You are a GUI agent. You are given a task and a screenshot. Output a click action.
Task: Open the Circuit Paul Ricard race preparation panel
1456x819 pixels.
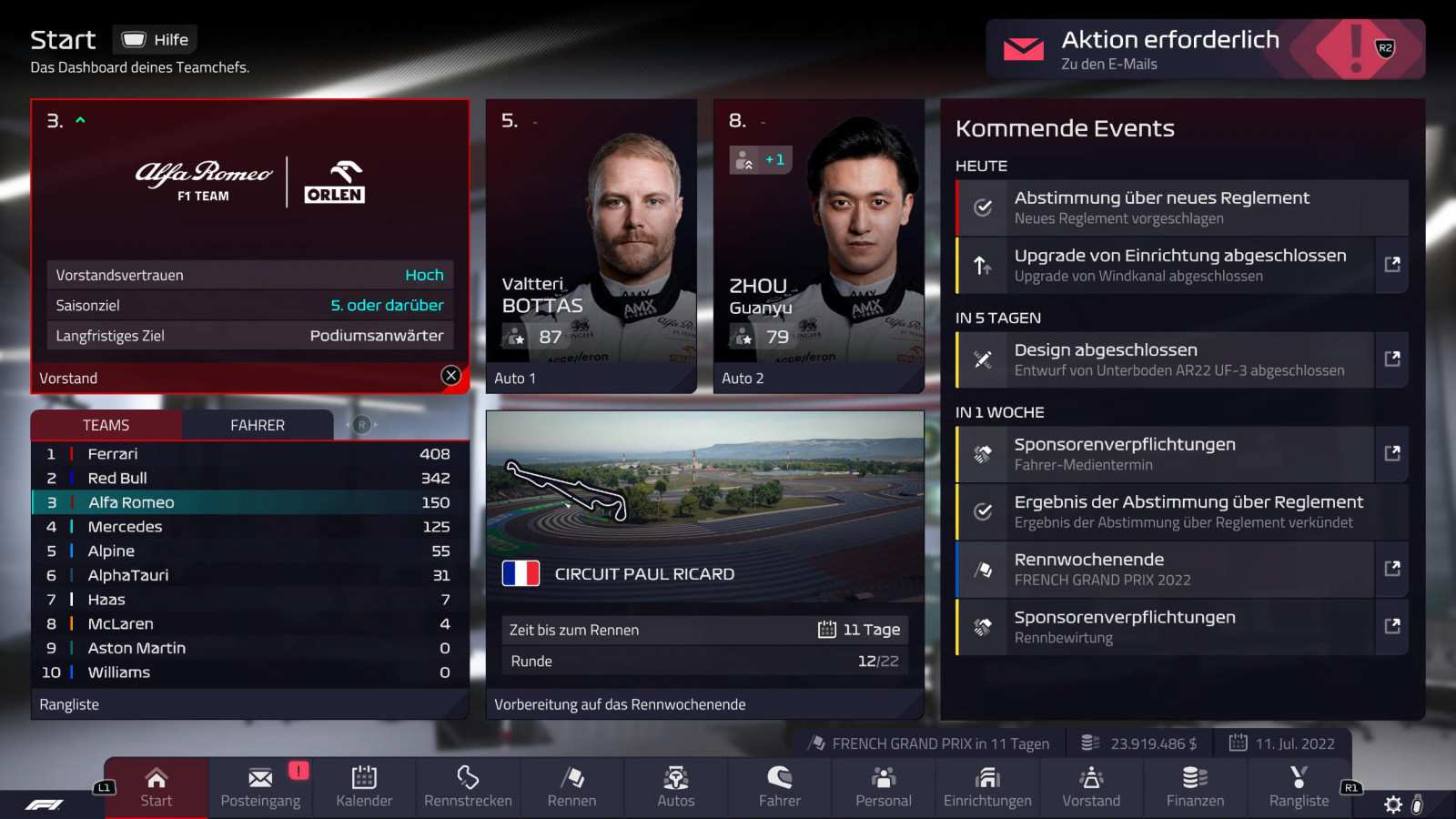(x=705, y=564)
